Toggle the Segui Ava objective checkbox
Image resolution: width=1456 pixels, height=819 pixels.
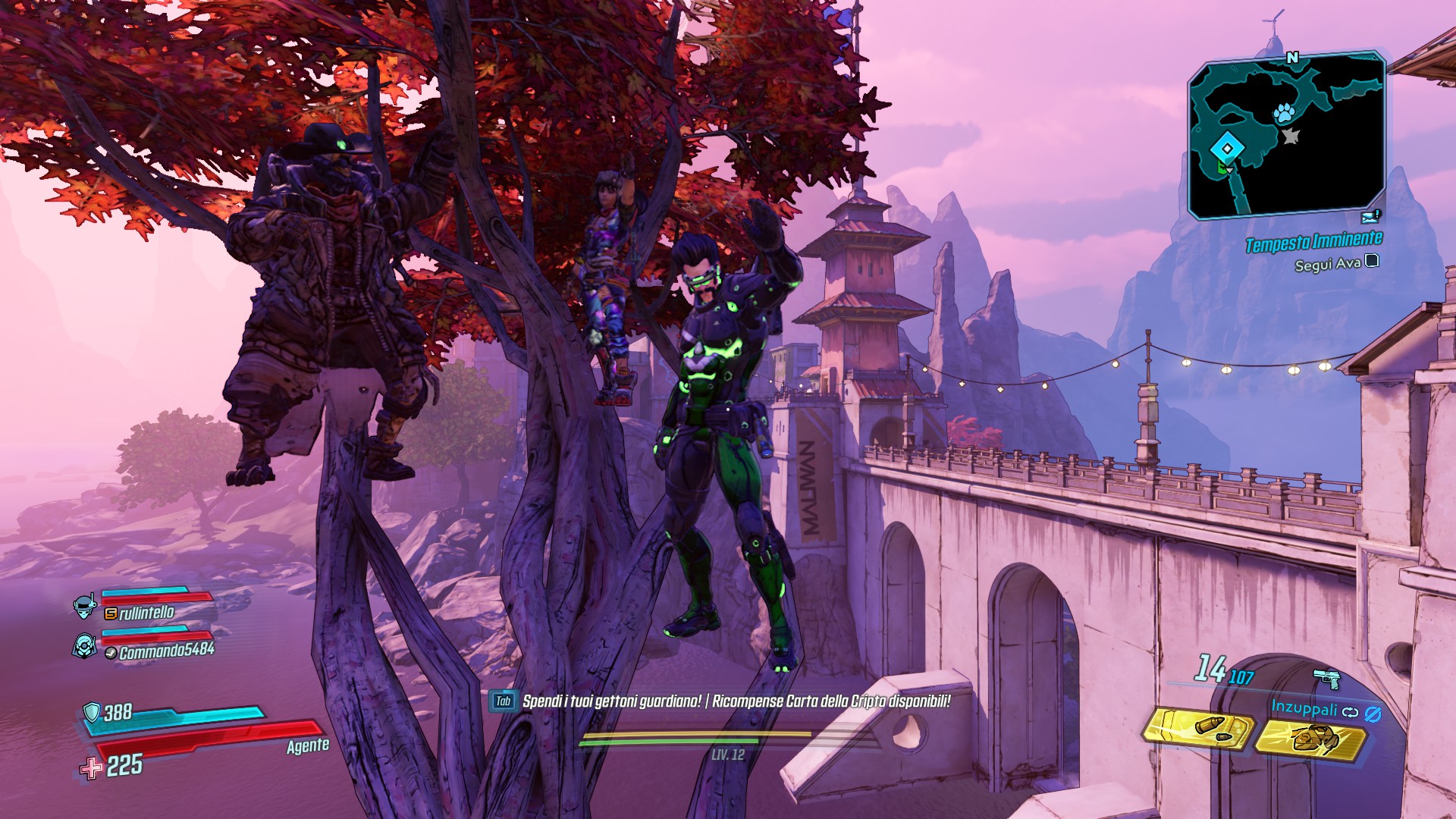pos(1371,262)
